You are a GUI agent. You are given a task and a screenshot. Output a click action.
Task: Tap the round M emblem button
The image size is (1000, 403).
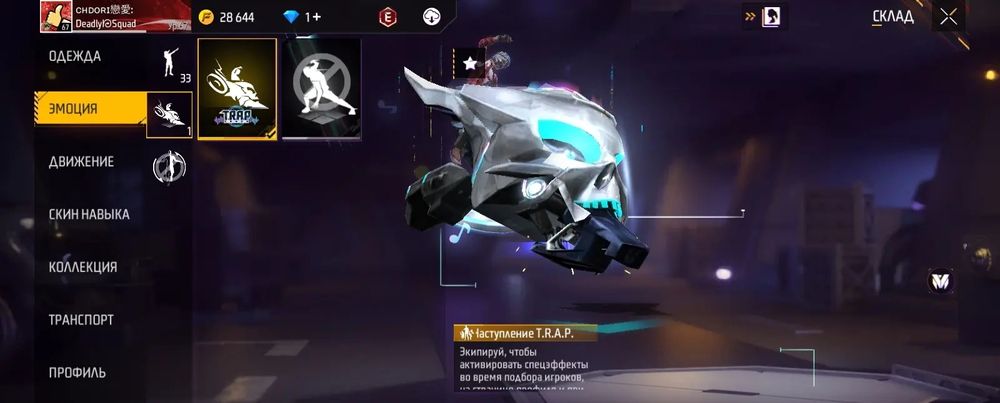coord(940,280)
